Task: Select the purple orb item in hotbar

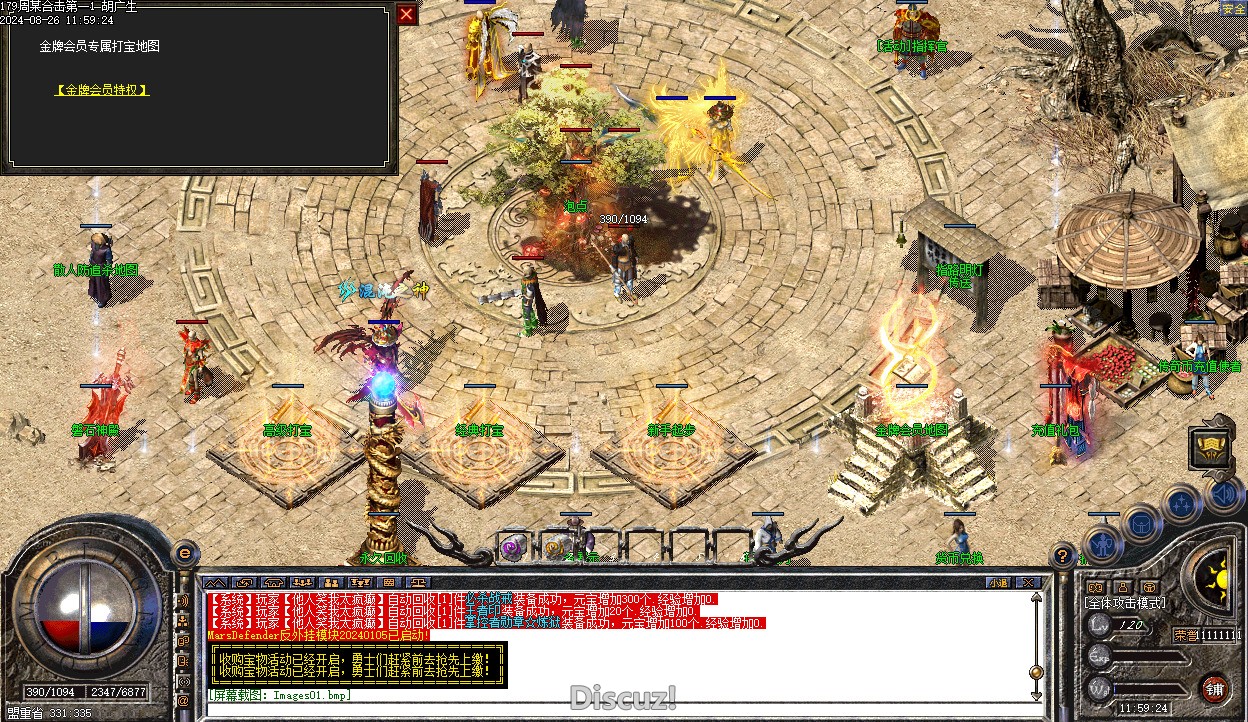Action: [514, 546]
